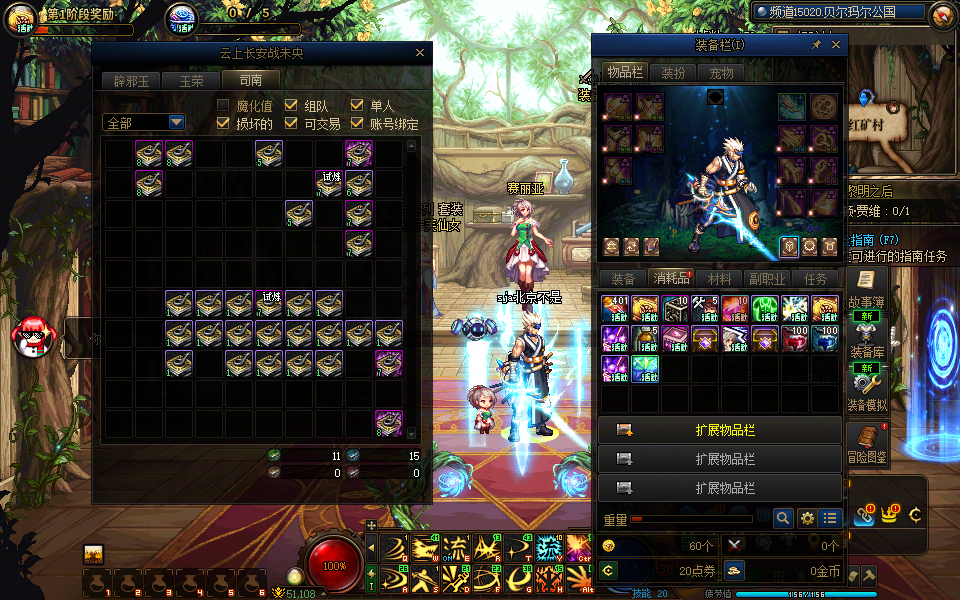The width and height of the screenshot is (960, 600).
Task: Open the 材料 item category
Action: coord(719,279)
